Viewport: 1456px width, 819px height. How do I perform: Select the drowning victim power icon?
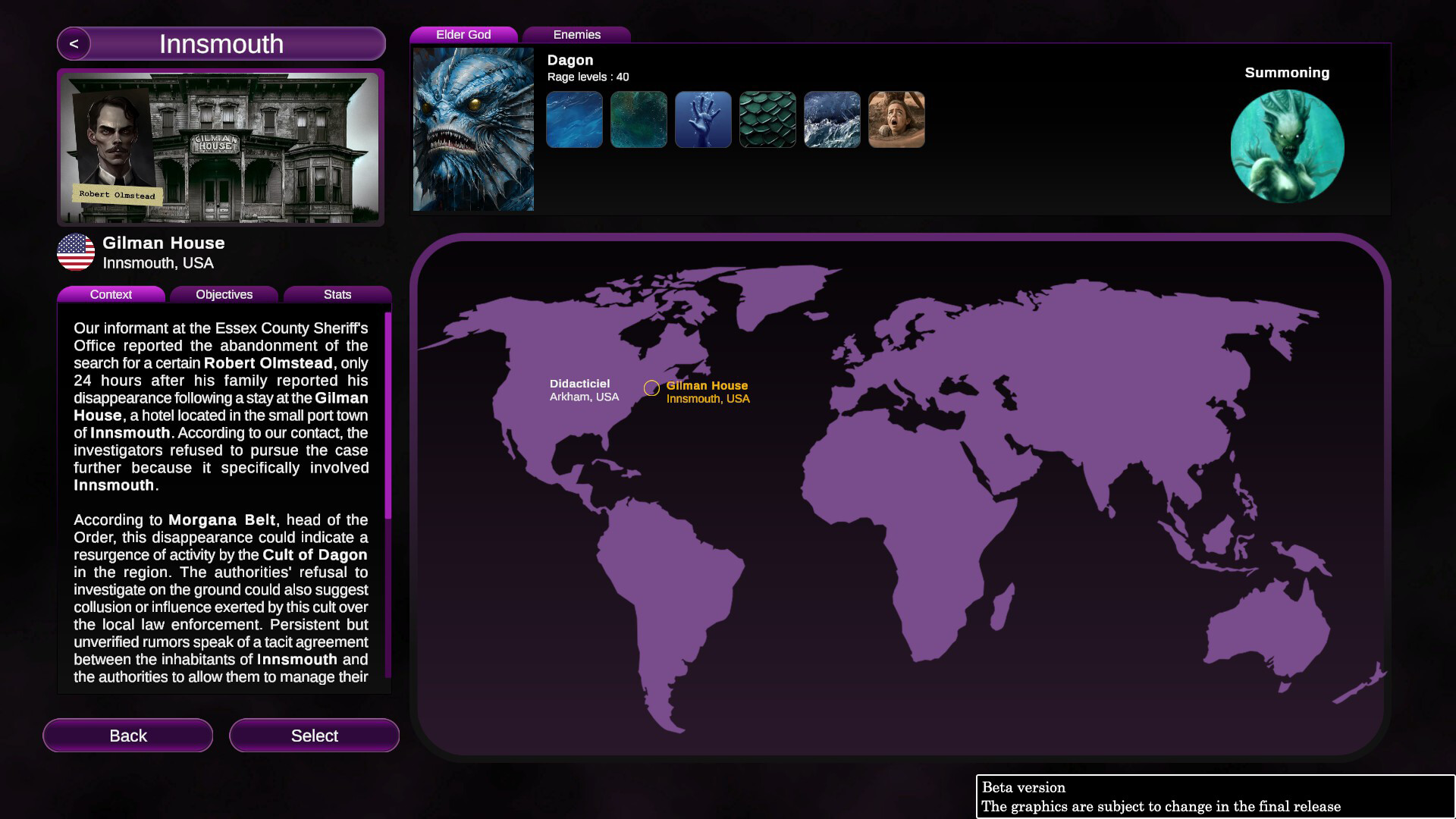pyautogui.click(x=896, y=119)
